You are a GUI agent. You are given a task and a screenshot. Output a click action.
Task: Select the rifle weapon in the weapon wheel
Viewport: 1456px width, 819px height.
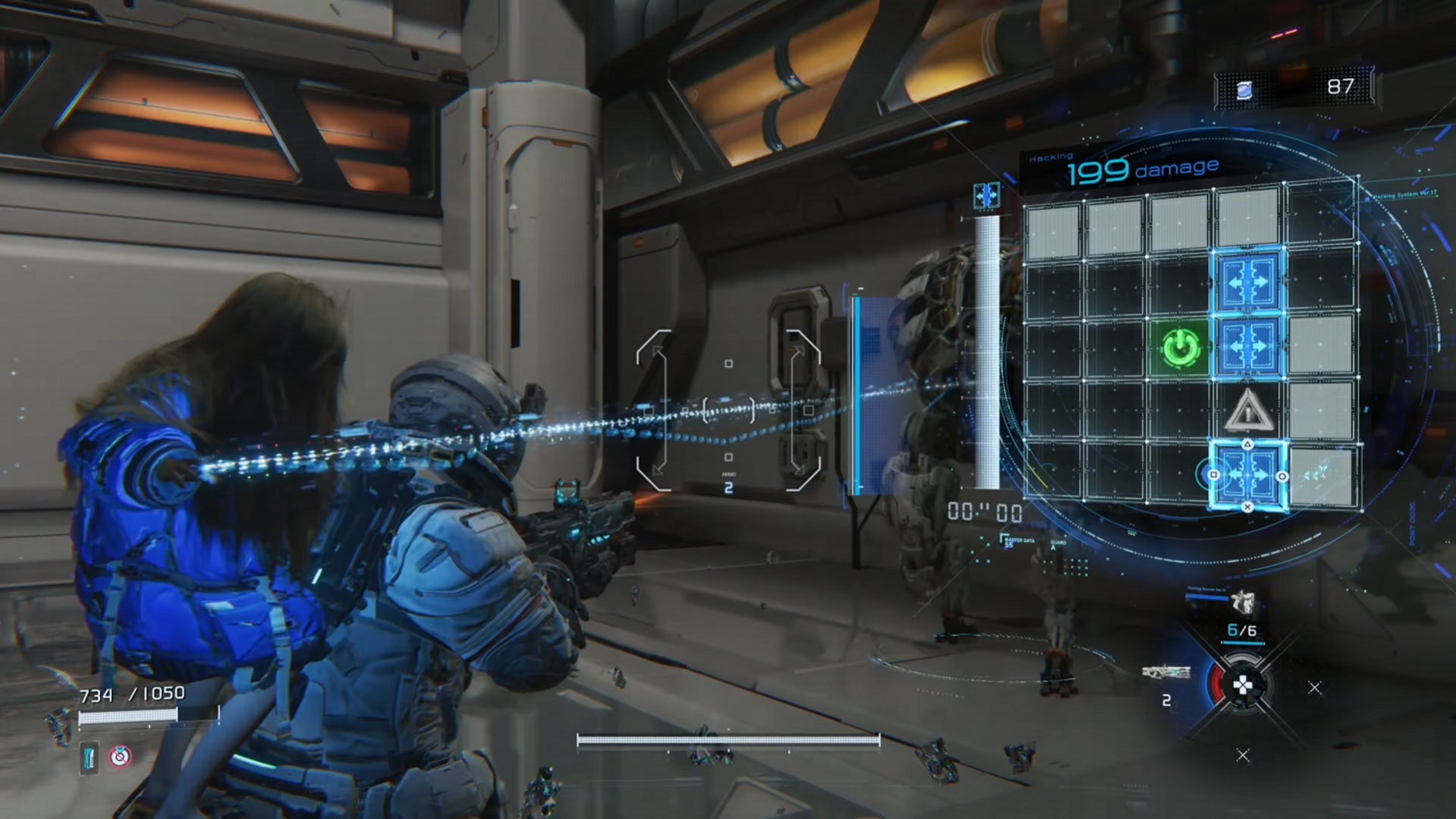tap(1165, 673)
